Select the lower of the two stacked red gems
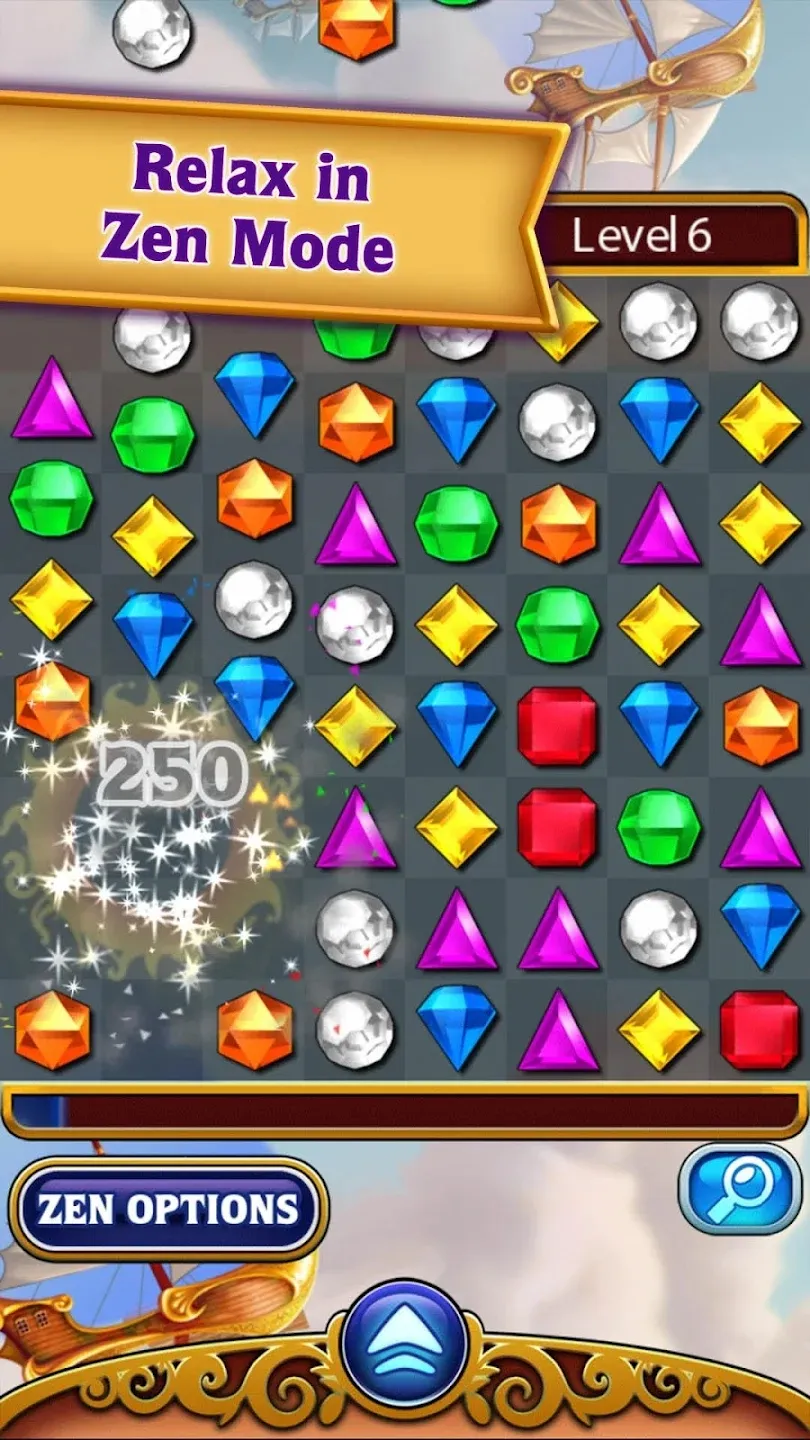This screenshot has width=810, height=1440. point(557,826)
